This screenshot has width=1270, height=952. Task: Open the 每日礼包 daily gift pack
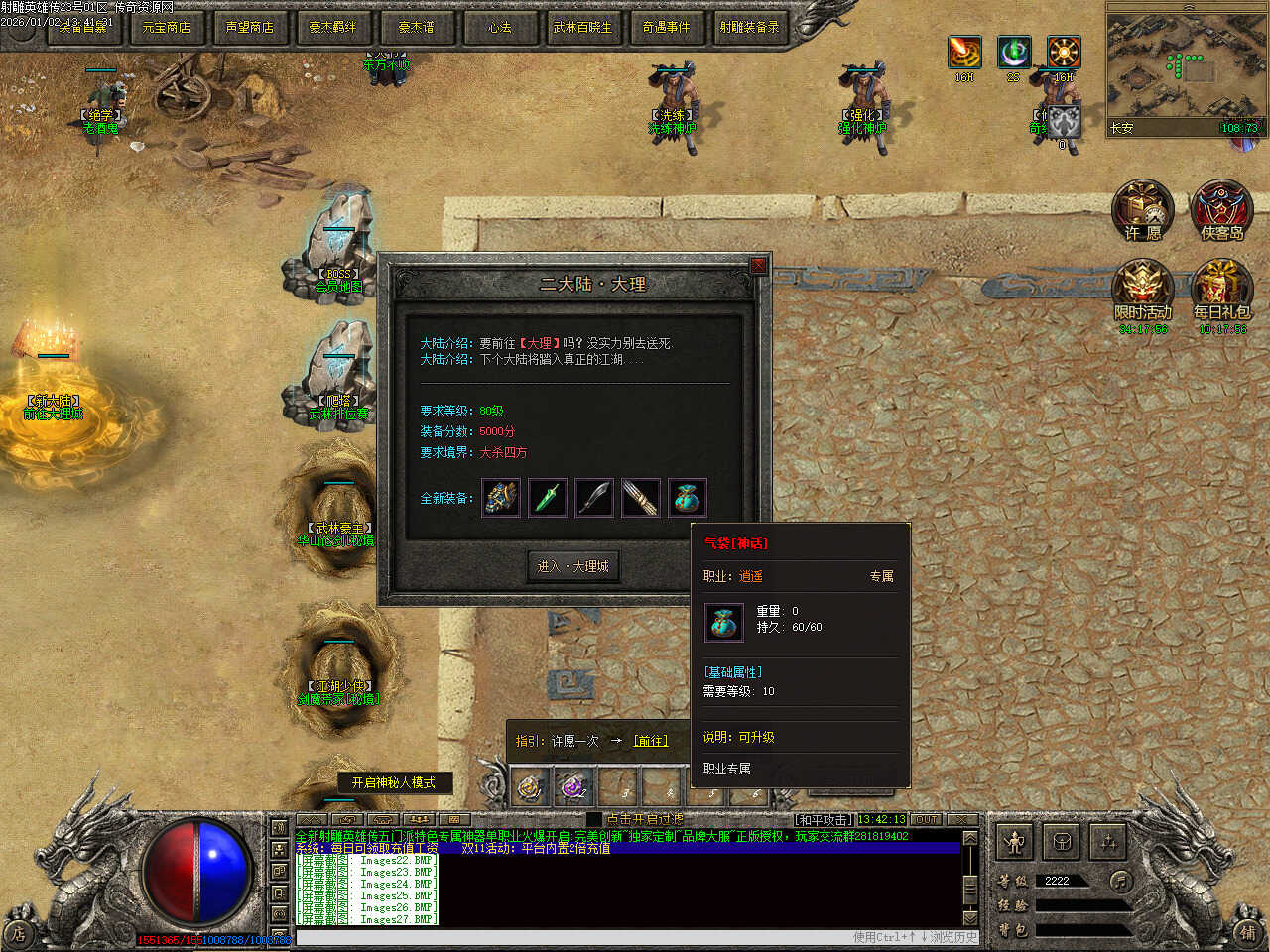1221,292
